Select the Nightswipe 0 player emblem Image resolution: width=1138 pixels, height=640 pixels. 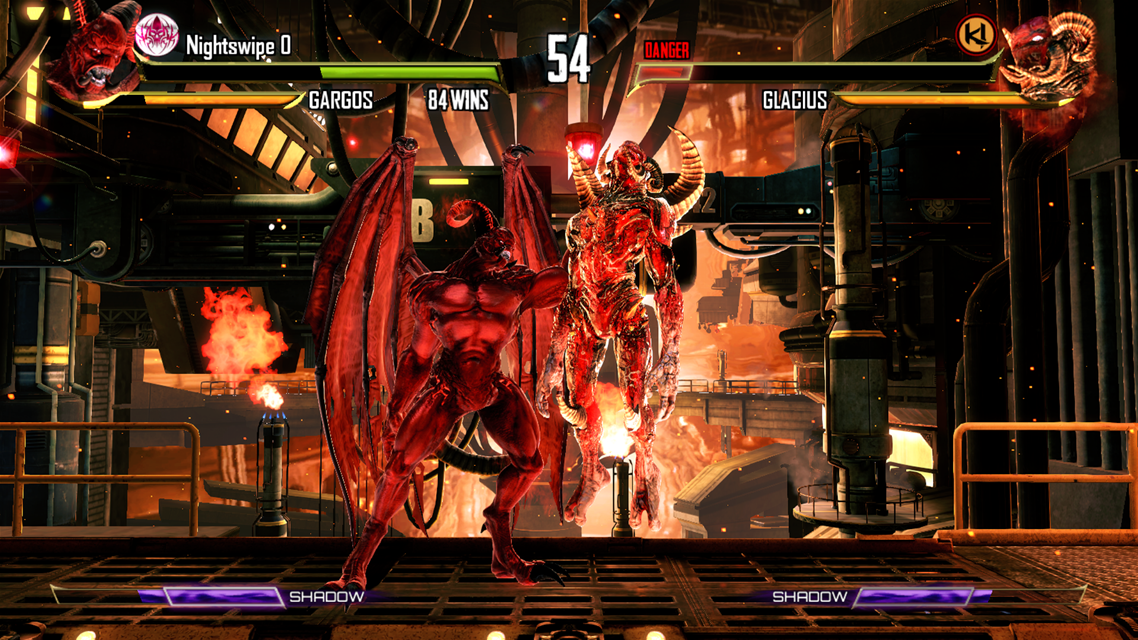point(156,36)
